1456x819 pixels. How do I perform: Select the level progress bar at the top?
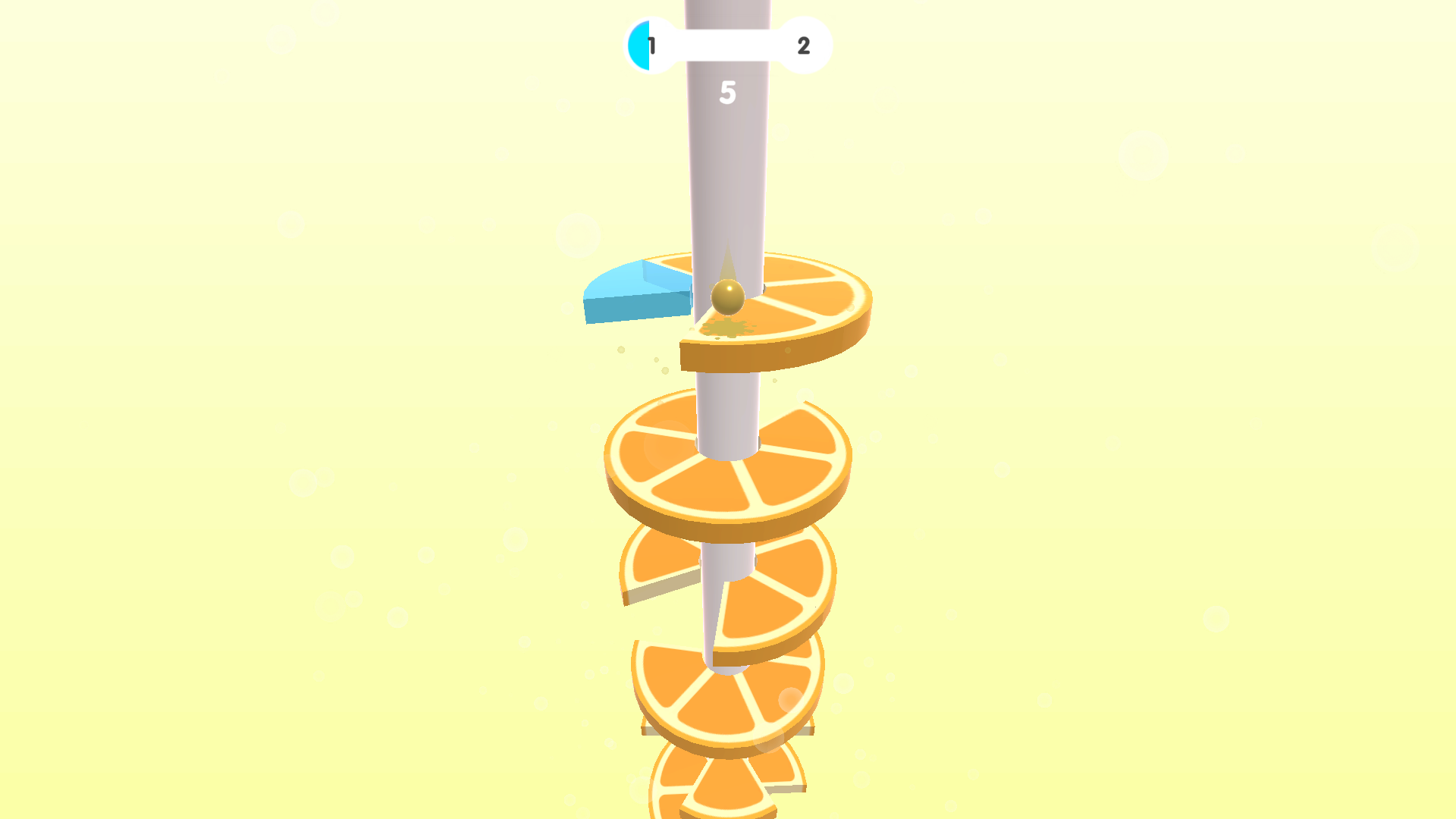click(x=726, y=45)
